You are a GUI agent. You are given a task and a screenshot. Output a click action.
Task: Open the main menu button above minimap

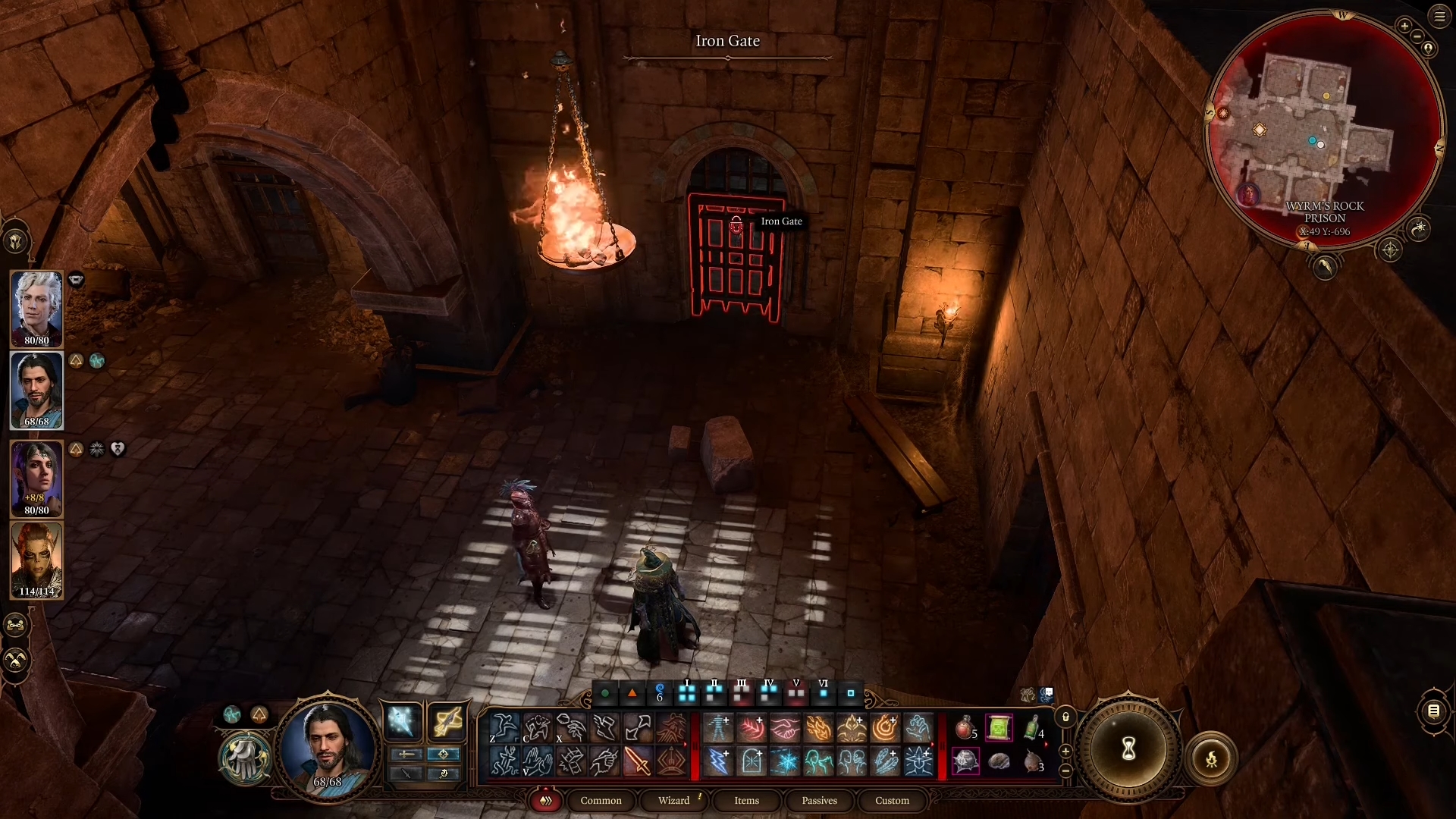coord(1439,17)
